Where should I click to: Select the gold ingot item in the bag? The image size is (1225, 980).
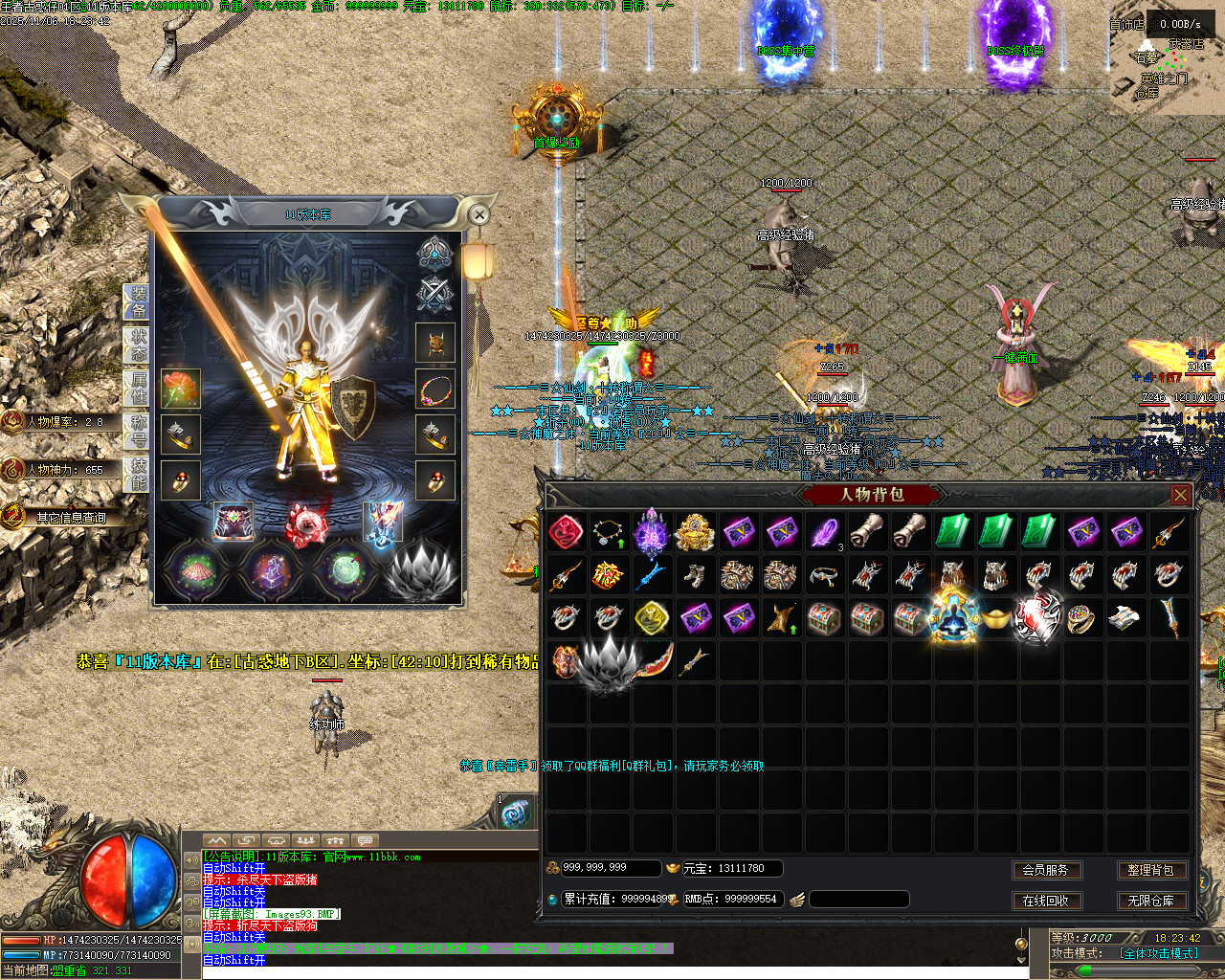[x=996, y=618]
